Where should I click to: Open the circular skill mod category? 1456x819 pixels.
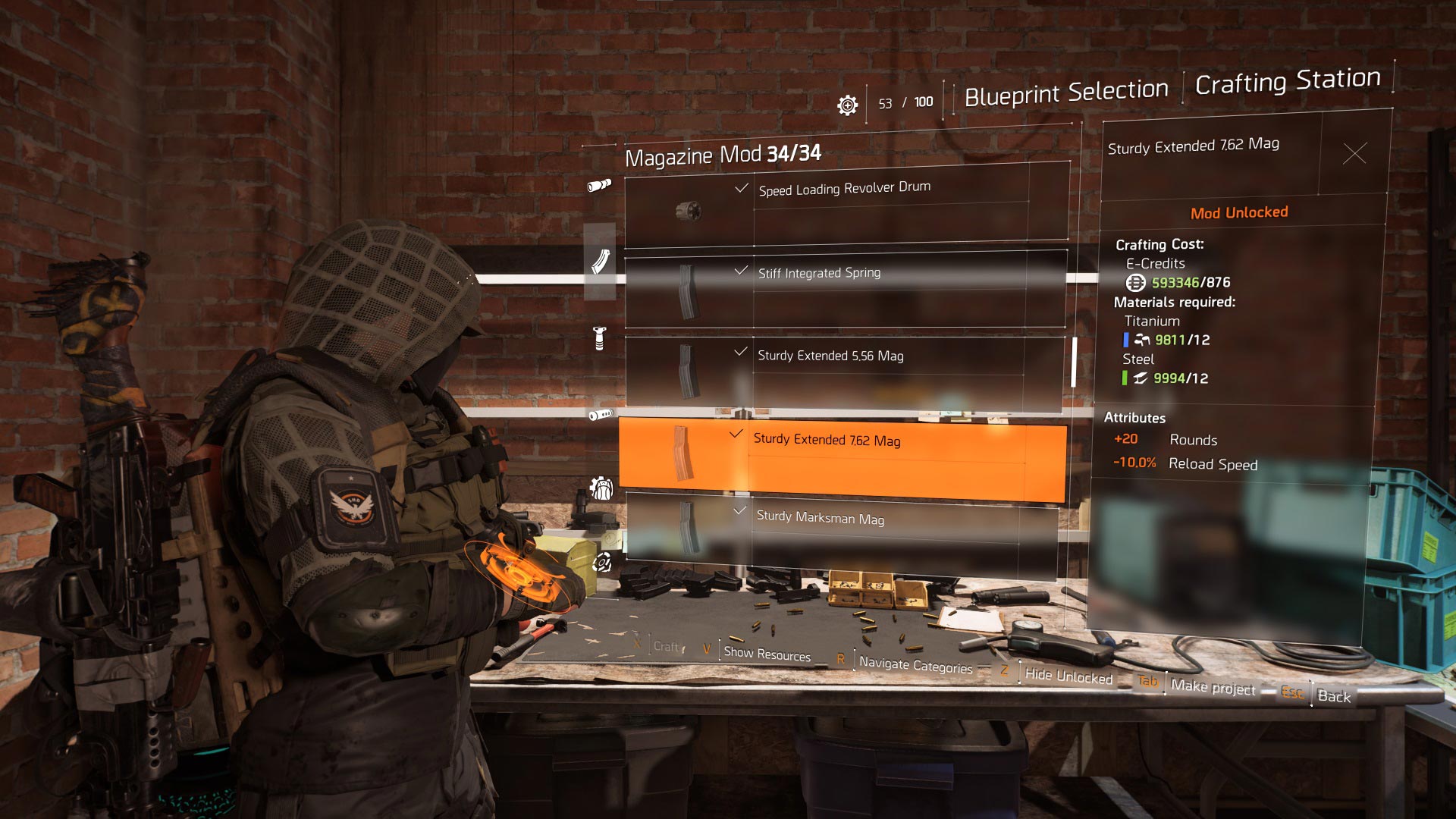click(602, 563)
